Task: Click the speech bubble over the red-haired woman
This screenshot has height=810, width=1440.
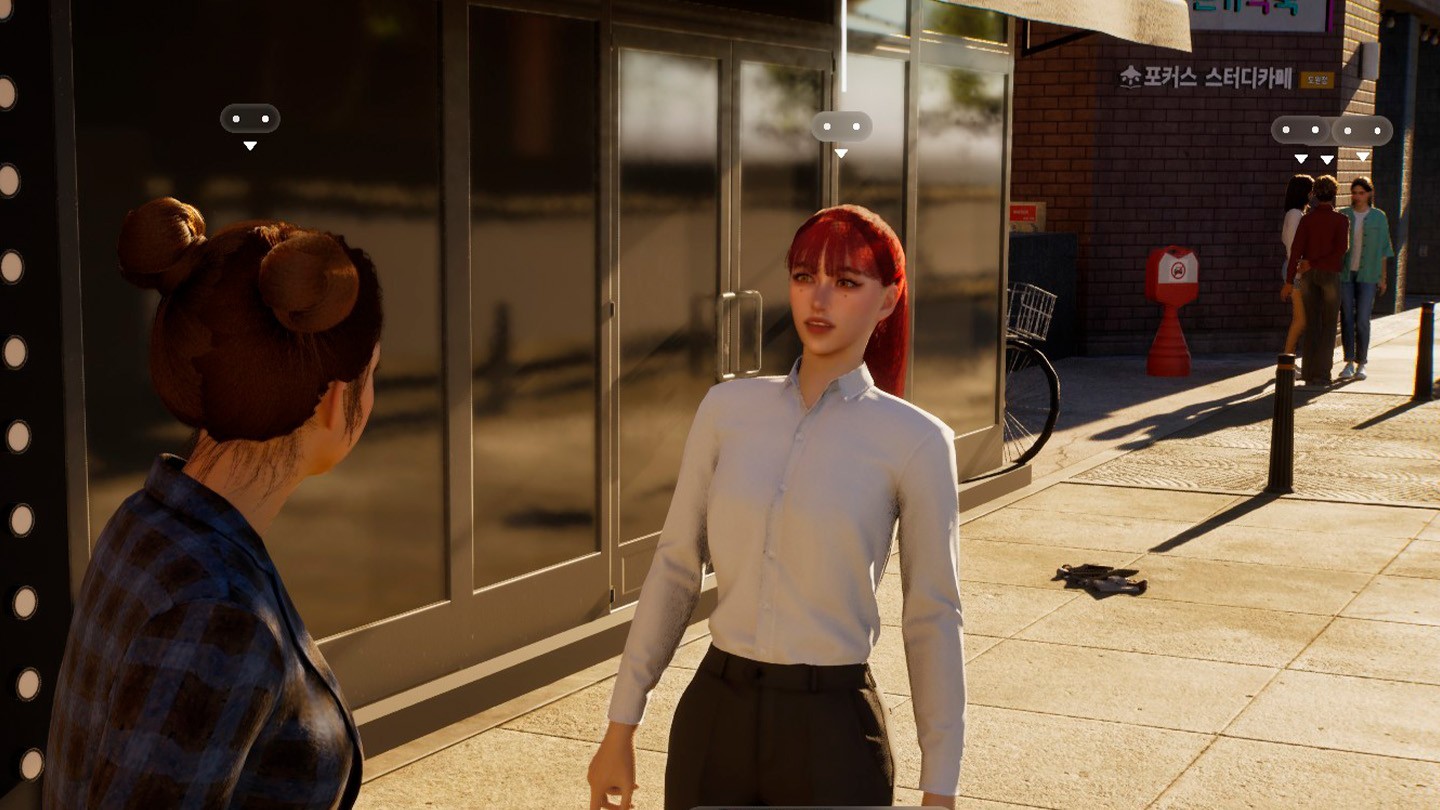Action: [841, 127]
